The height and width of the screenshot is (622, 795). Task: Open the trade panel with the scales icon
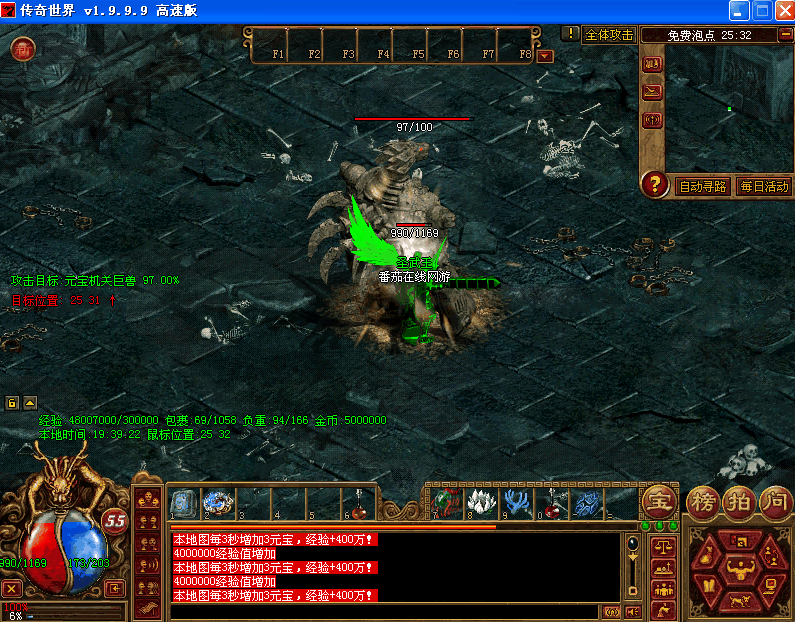661,546
